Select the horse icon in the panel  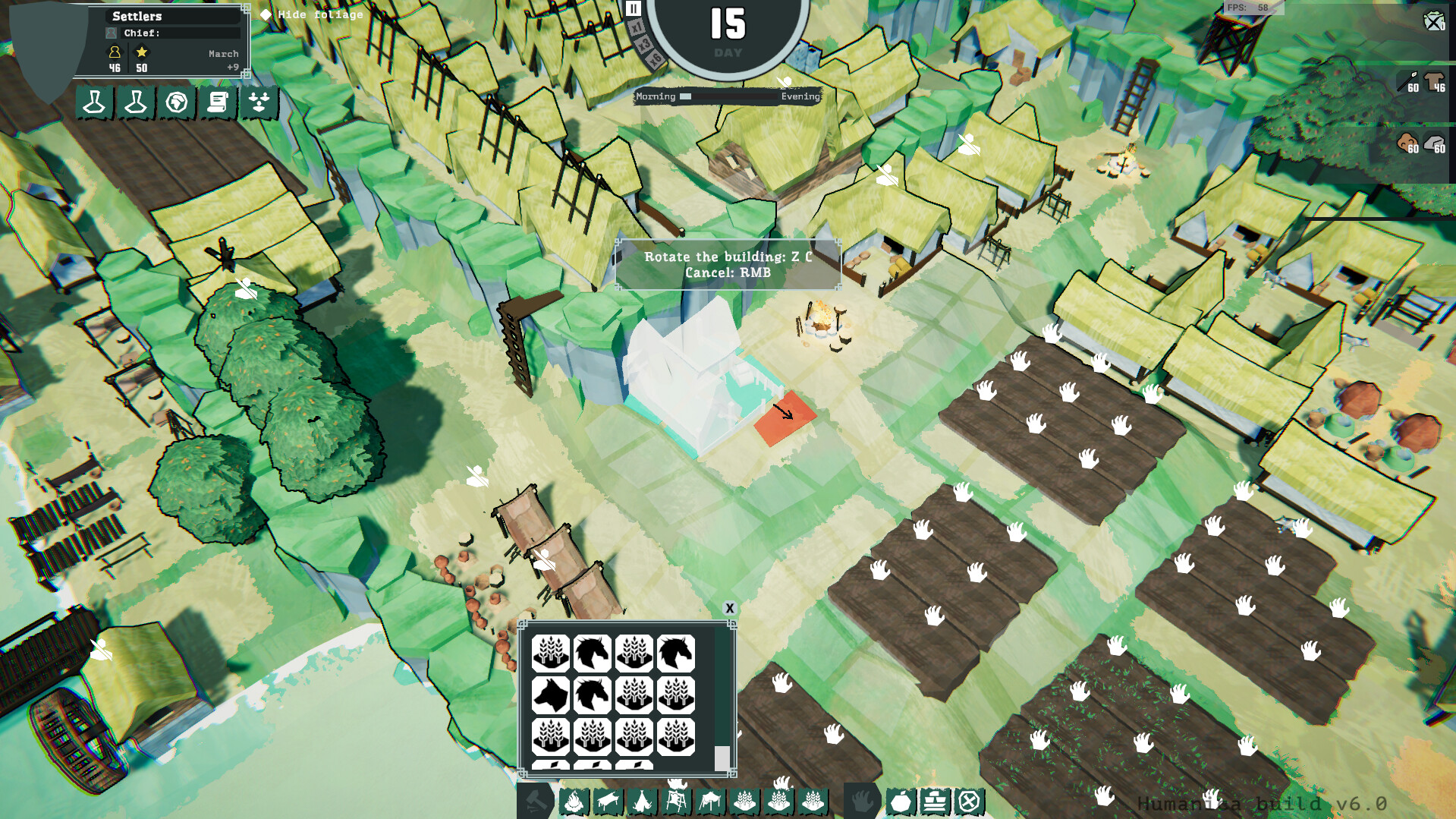pyautogui.click(x=593, y=653)
